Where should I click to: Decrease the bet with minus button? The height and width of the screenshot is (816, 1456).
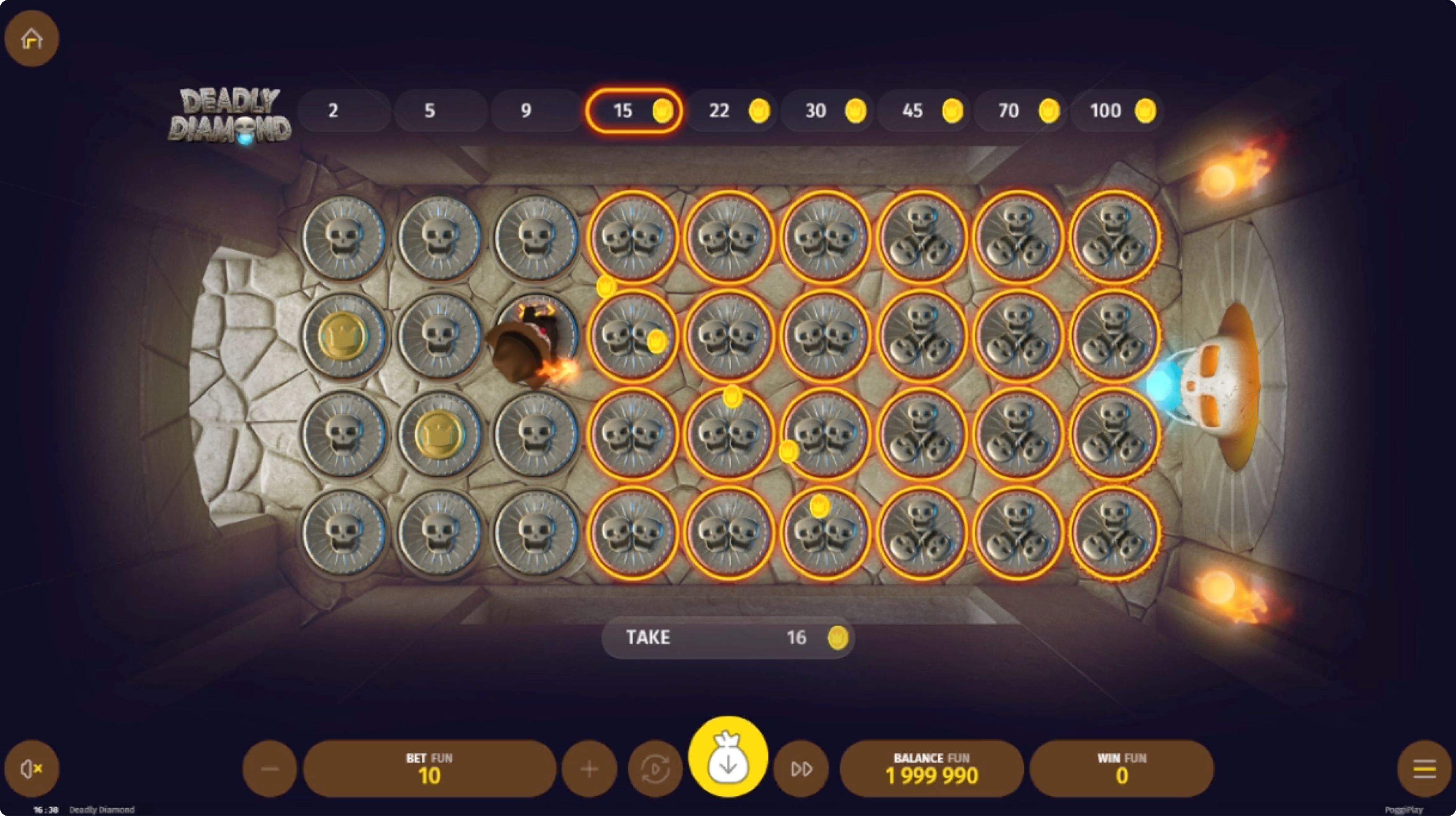pyautogui.click(x=269, y=769)
